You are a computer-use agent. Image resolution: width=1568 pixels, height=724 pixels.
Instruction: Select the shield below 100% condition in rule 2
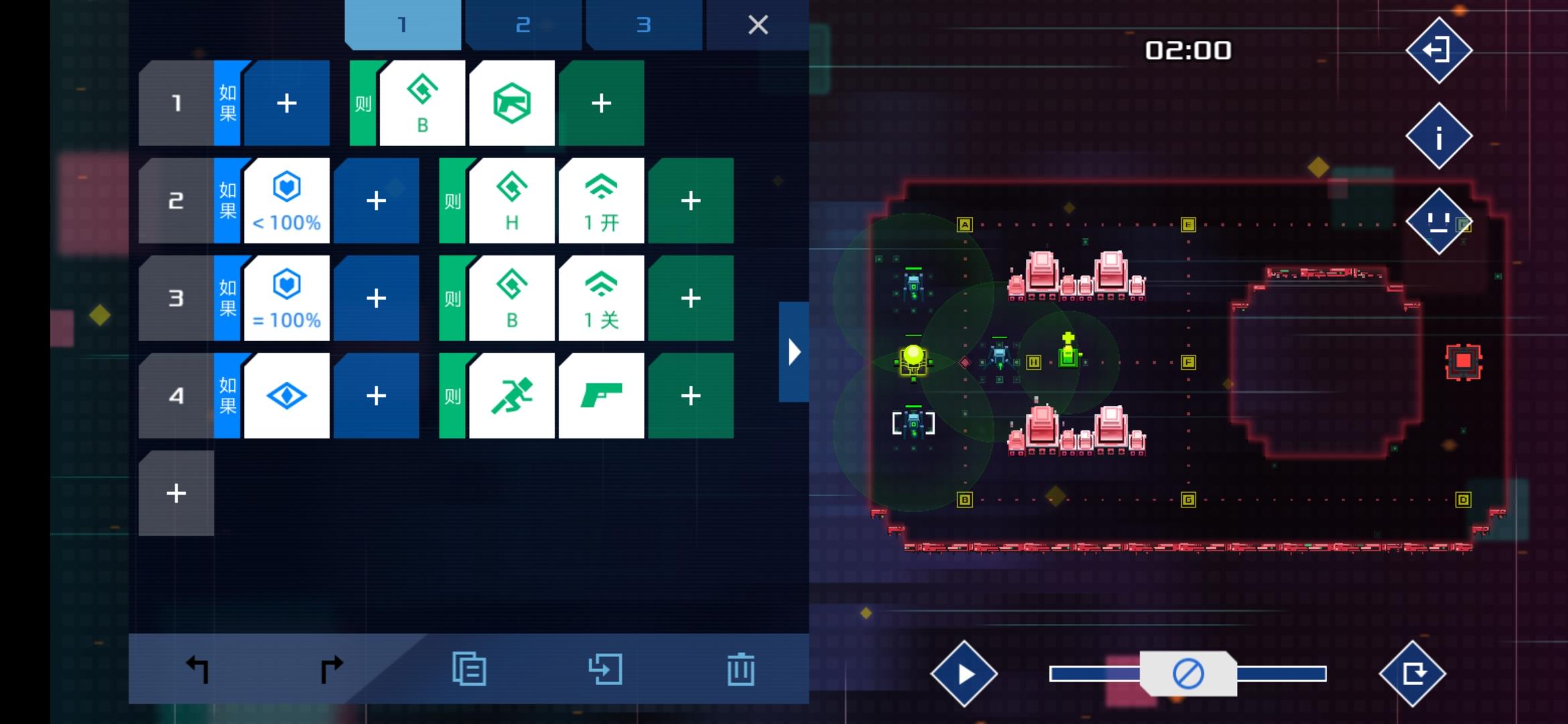pyautogui.click(x=287, y=200)
